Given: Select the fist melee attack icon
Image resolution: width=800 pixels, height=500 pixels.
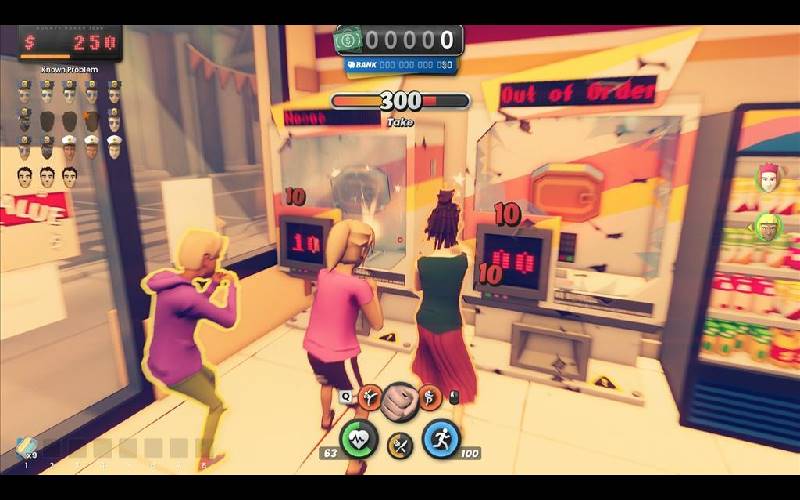Looking at the screenshot, I should tap(399, 399).
